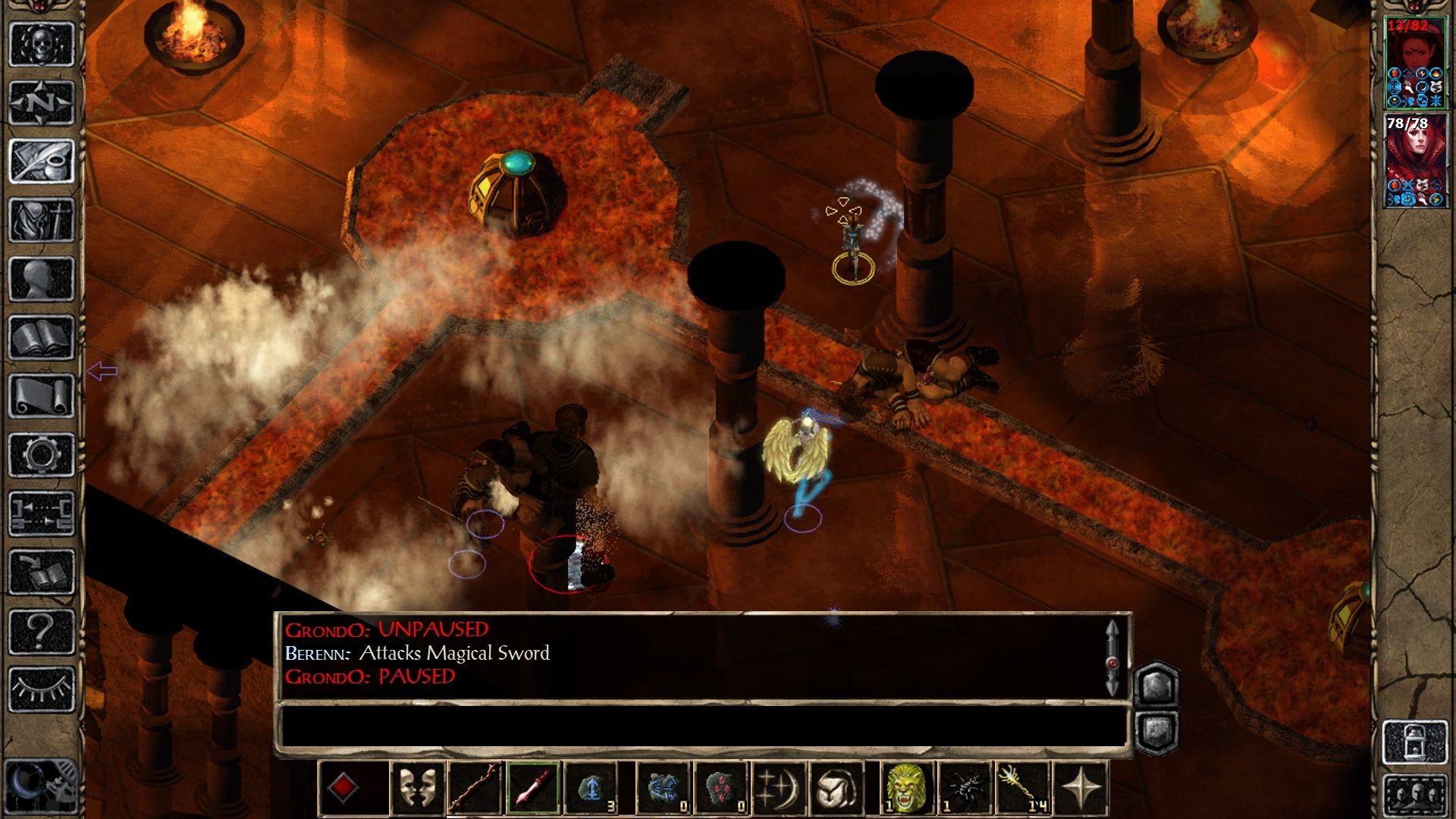Open the mage spellbook button
The height and width of the screenshot is (819, 1456).
(42, 337)
